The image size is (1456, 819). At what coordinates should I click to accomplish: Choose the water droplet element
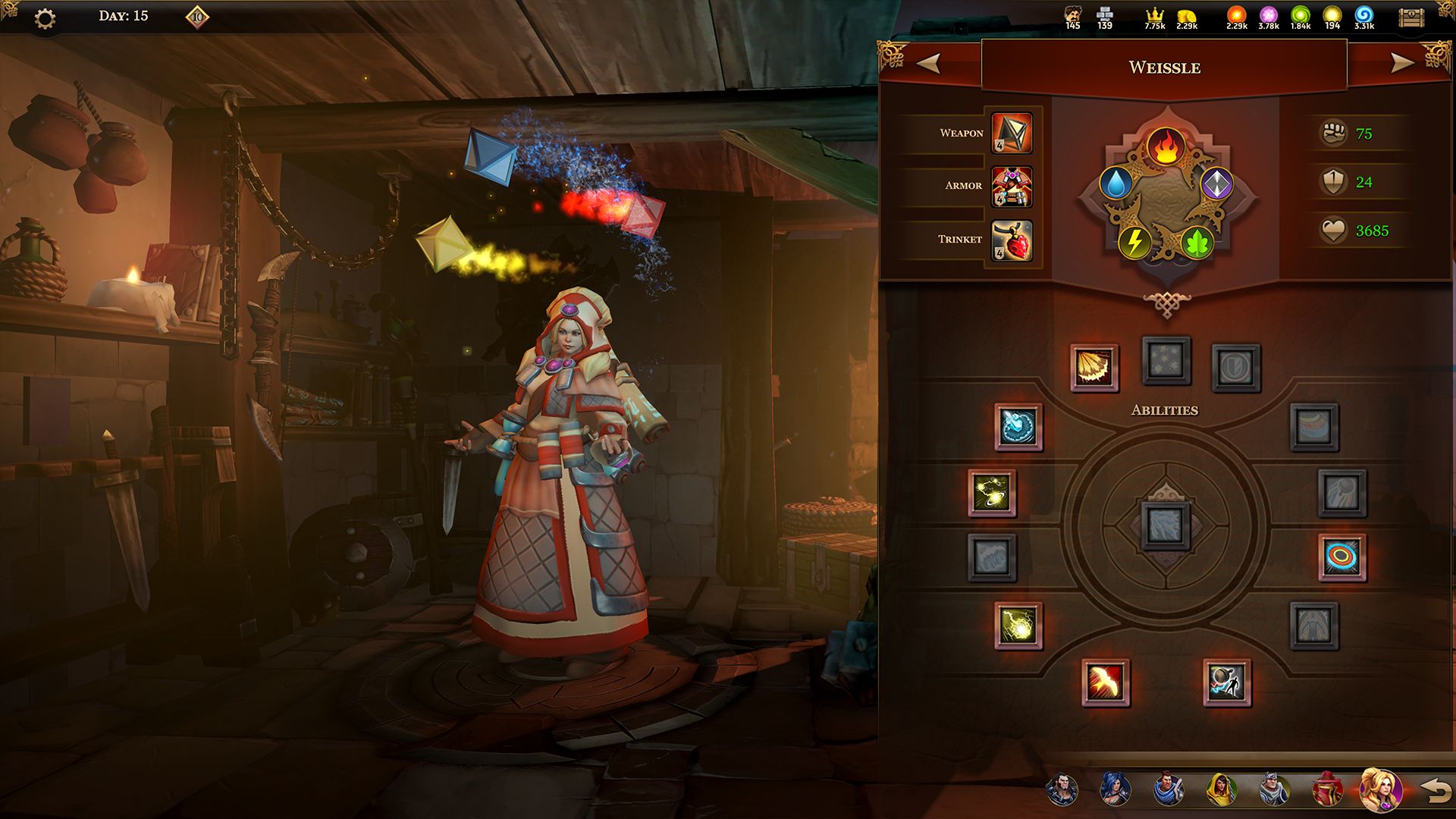click(1116, 184)
